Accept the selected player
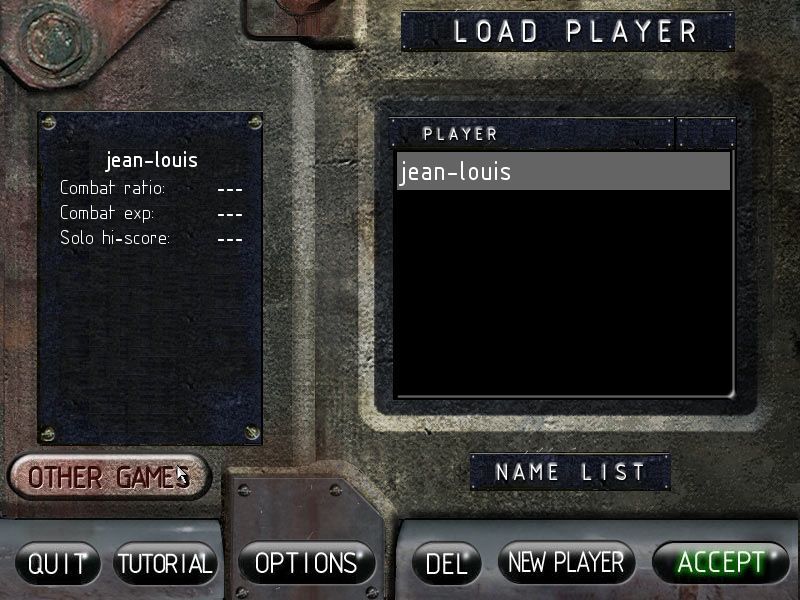 720,563
